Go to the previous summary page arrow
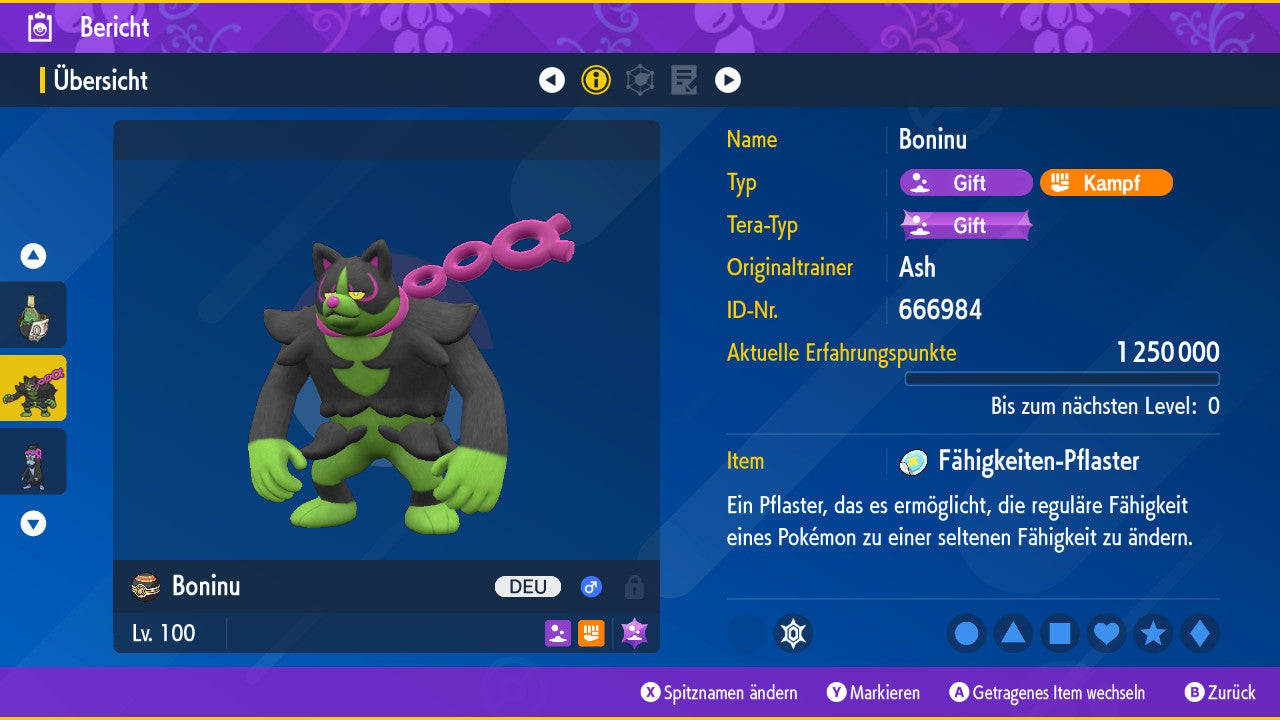Image resolution: width=1280 pixels, height=720 pixels. [x=552, y=80]
